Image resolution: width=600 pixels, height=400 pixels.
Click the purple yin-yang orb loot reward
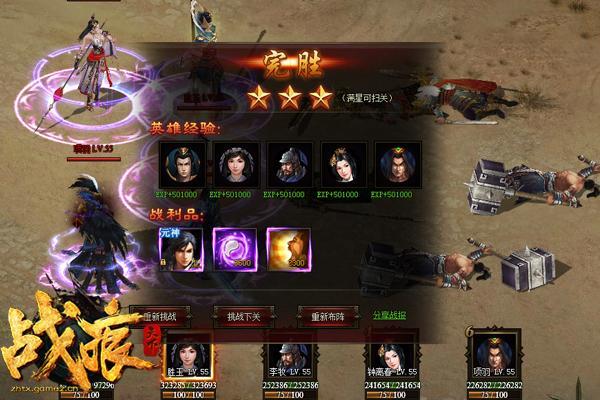[x=235, y=250]
